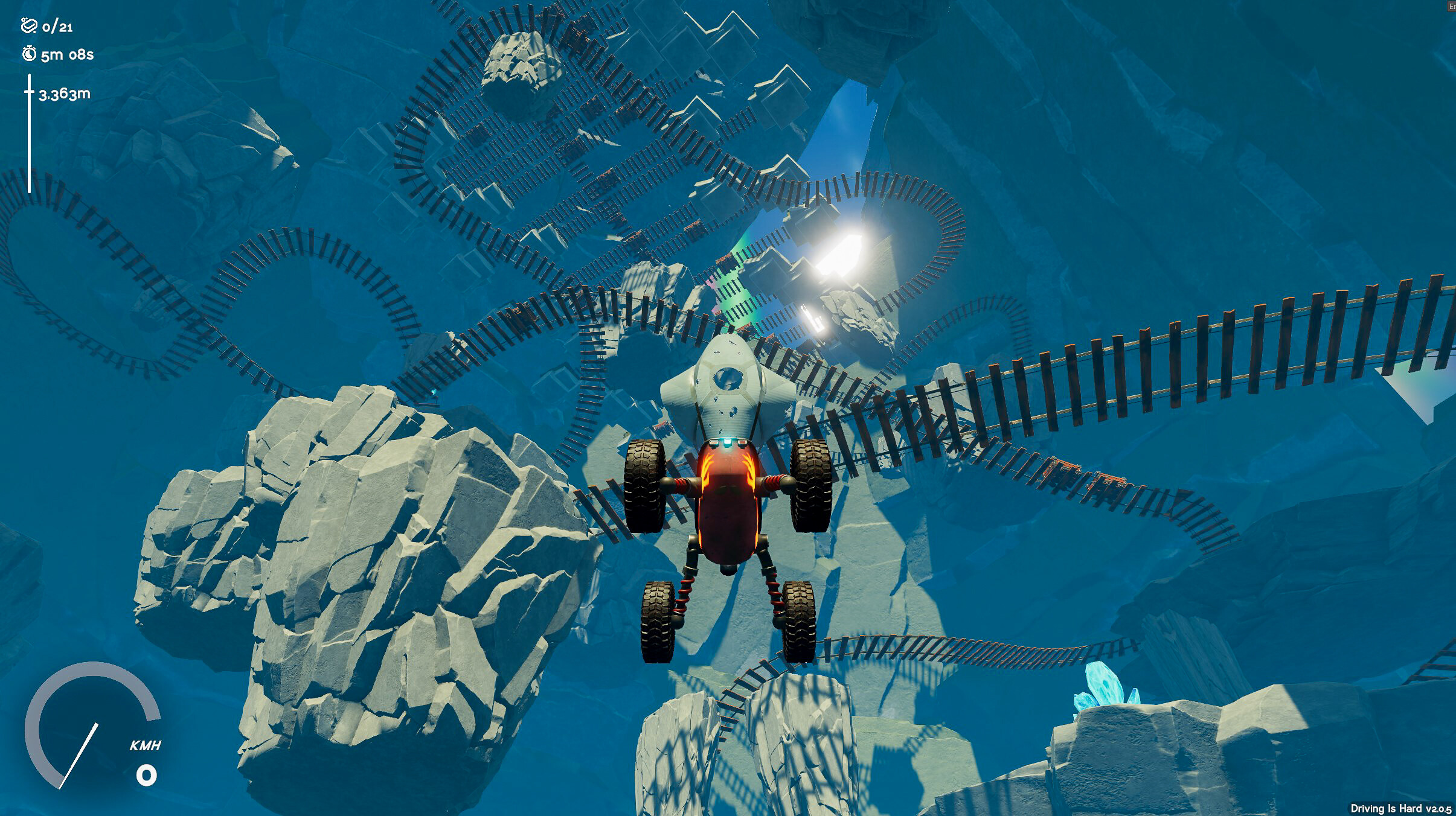Select the stopwatch icon next to the timer
Screen dimensions: 1456x816
pyautogui.click(x=29, y=54)
